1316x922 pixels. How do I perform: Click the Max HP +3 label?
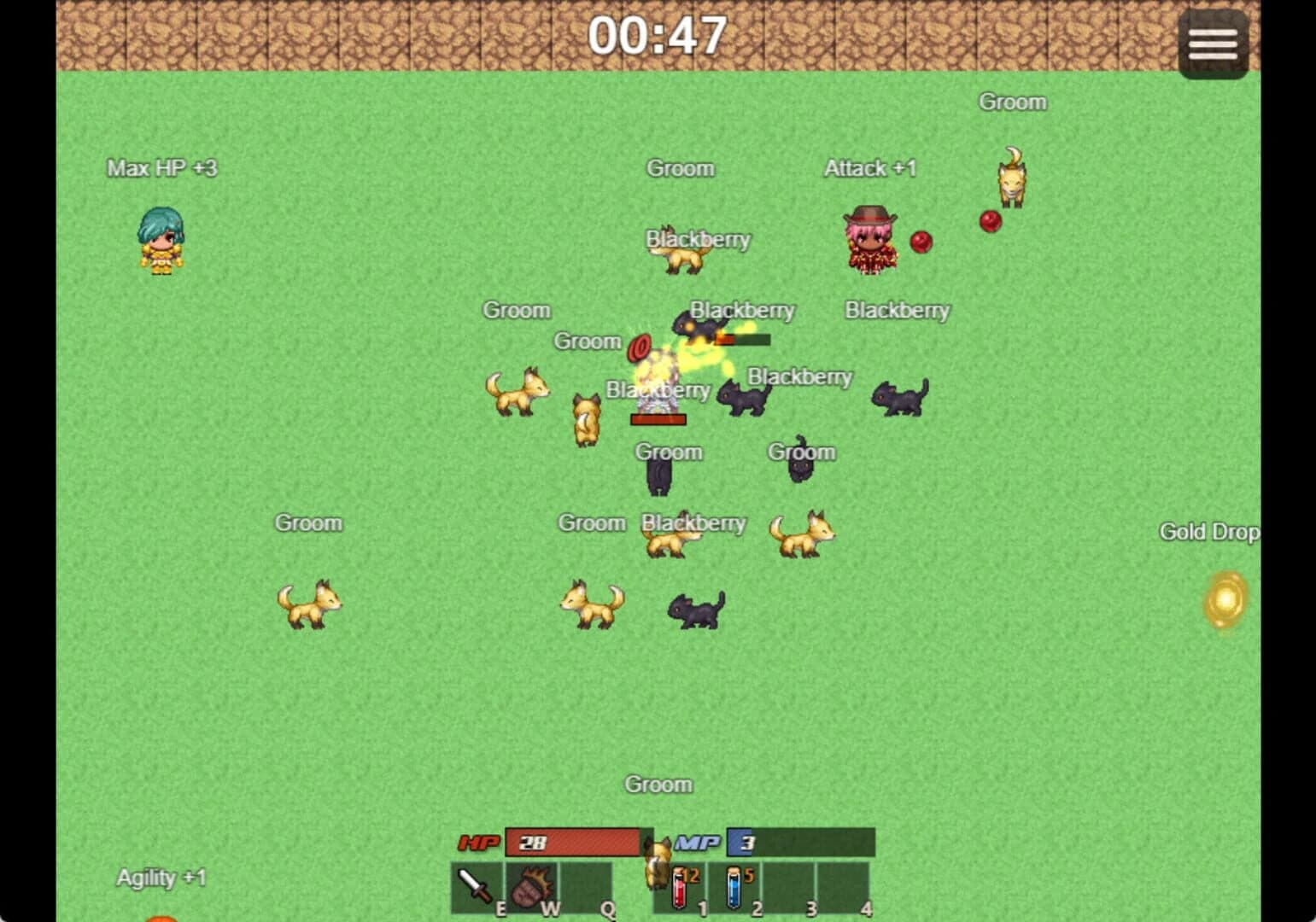(162, 168)
